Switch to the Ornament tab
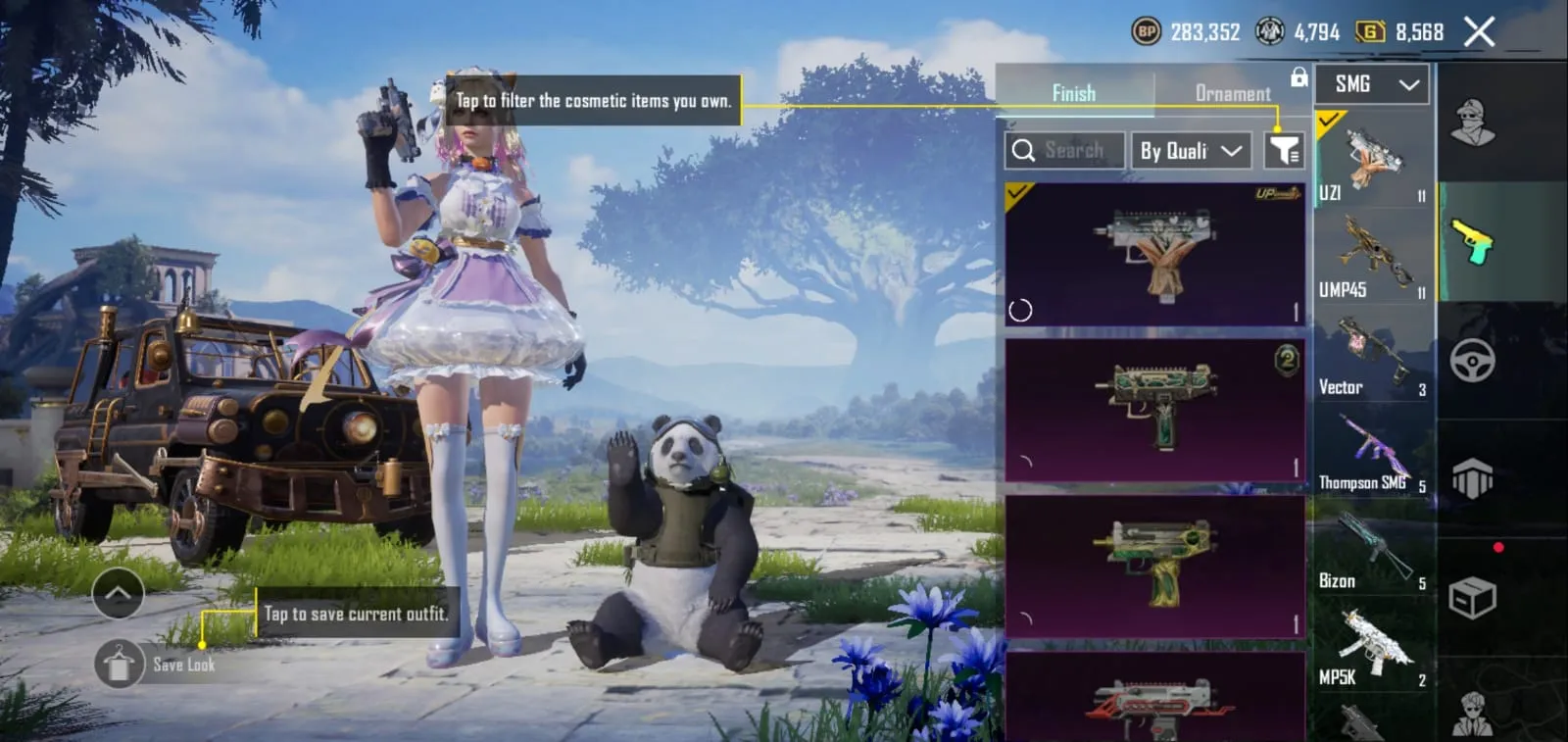Image resolution: width=1568 pixels, height=742 pixels. point(1231,93)
